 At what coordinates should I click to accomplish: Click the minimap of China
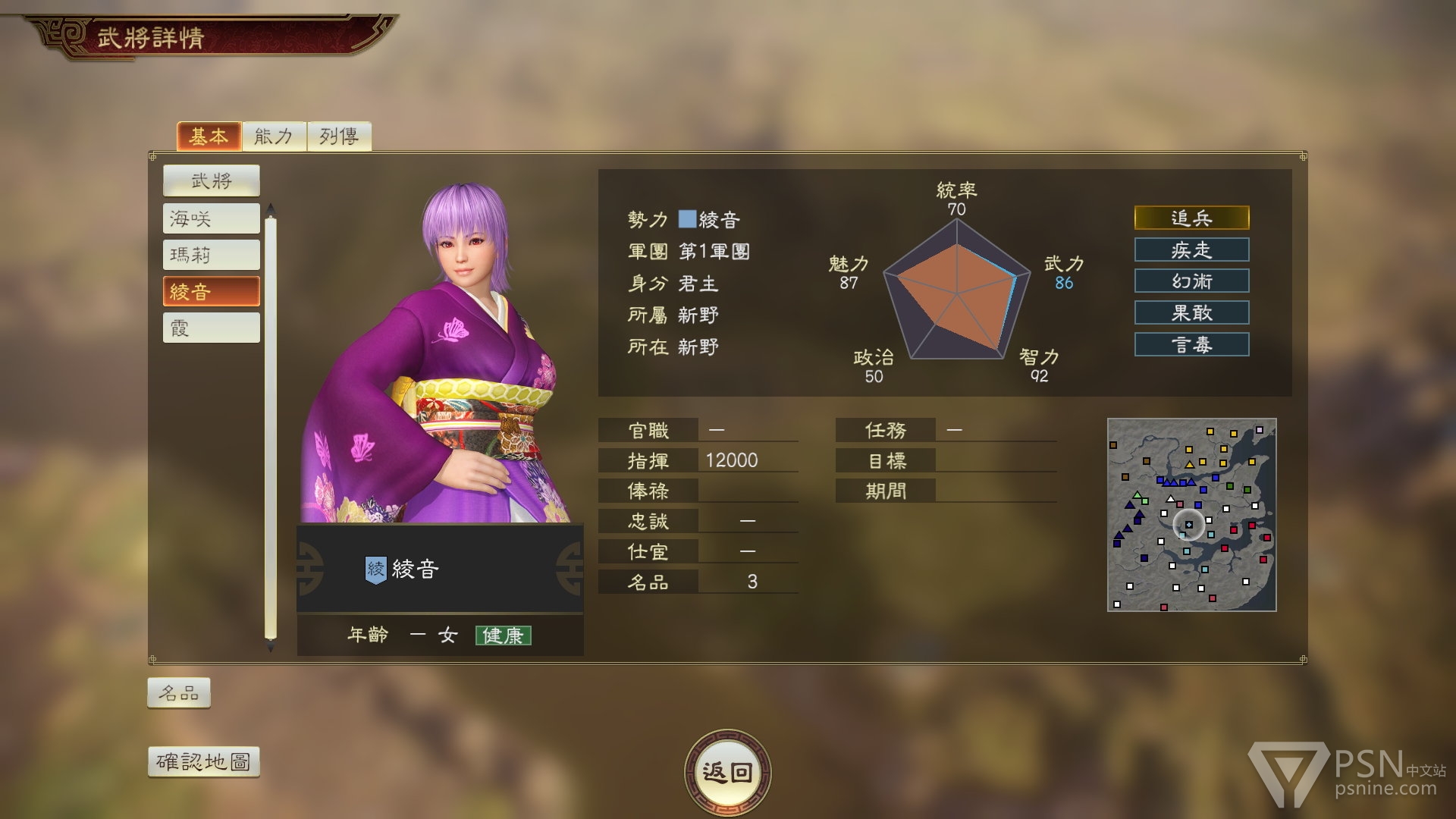(1191, 515)
